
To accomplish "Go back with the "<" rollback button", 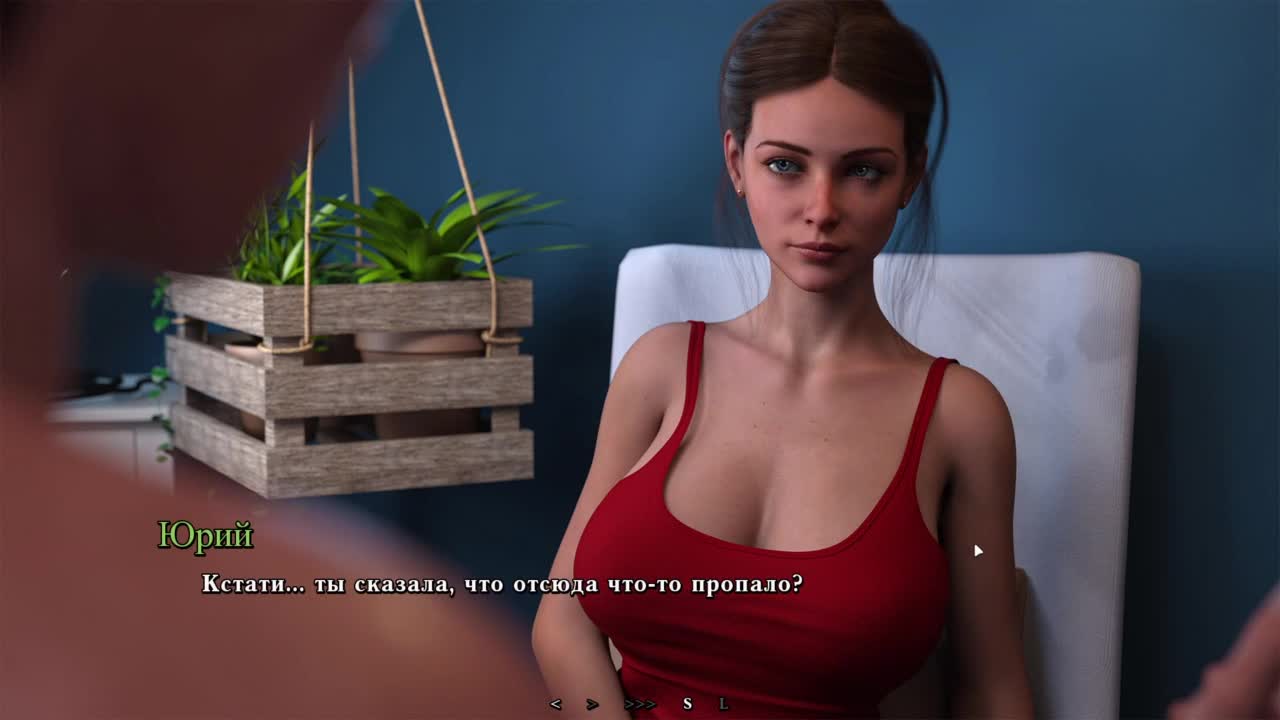I will [555, 704].
